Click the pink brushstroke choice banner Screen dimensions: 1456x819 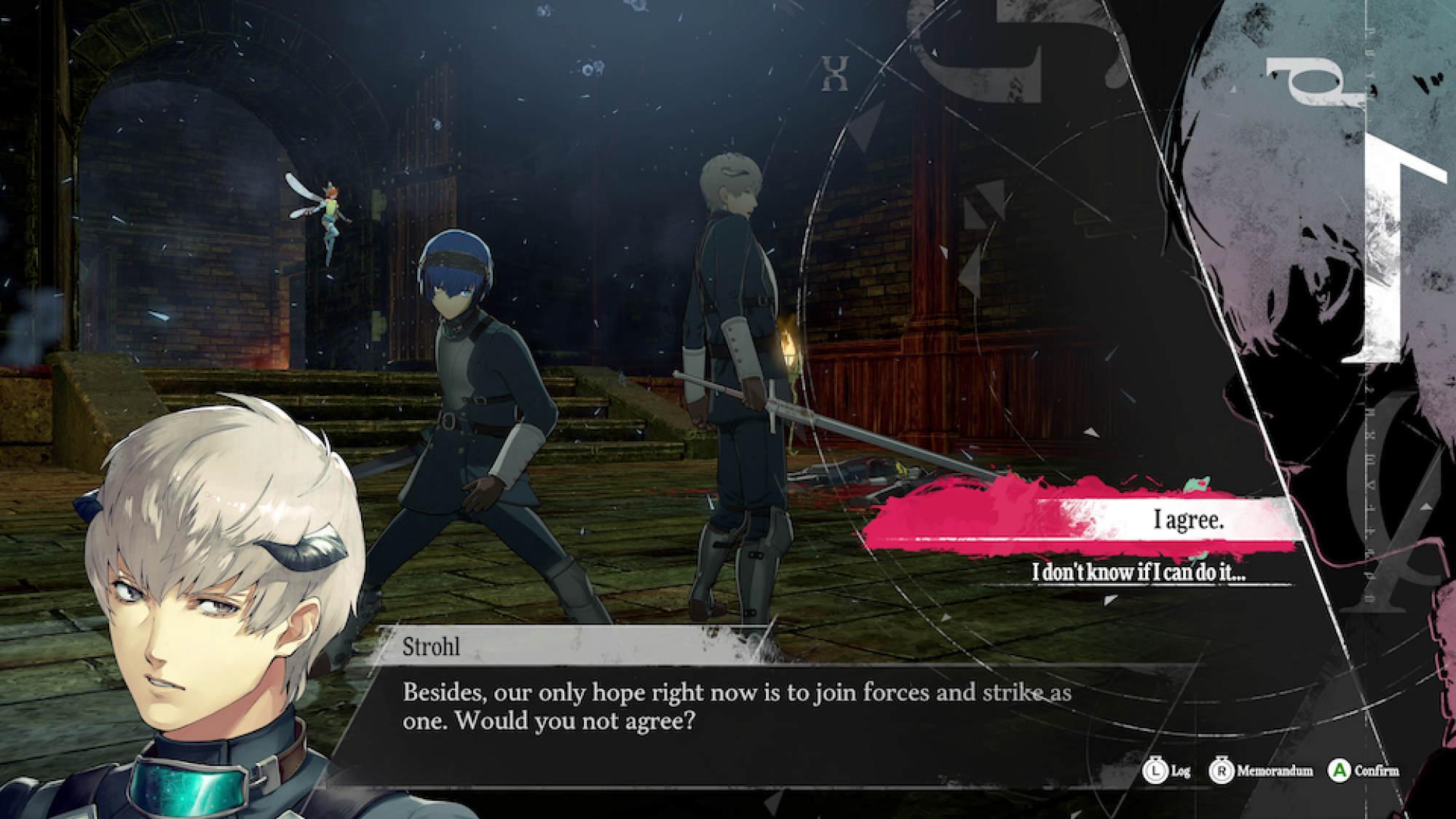(x=1019, y=510)
